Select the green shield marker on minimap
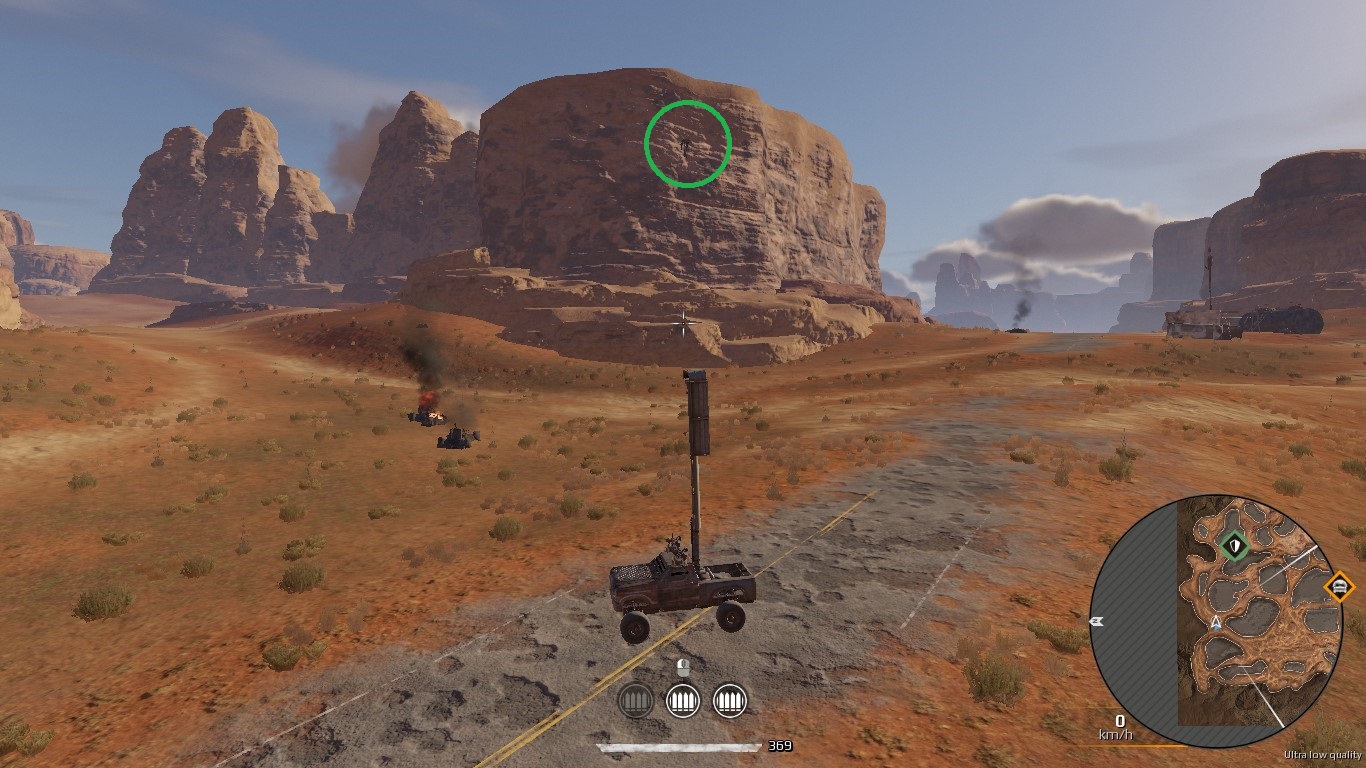The image size is (1366, 768). (1235, 546)
